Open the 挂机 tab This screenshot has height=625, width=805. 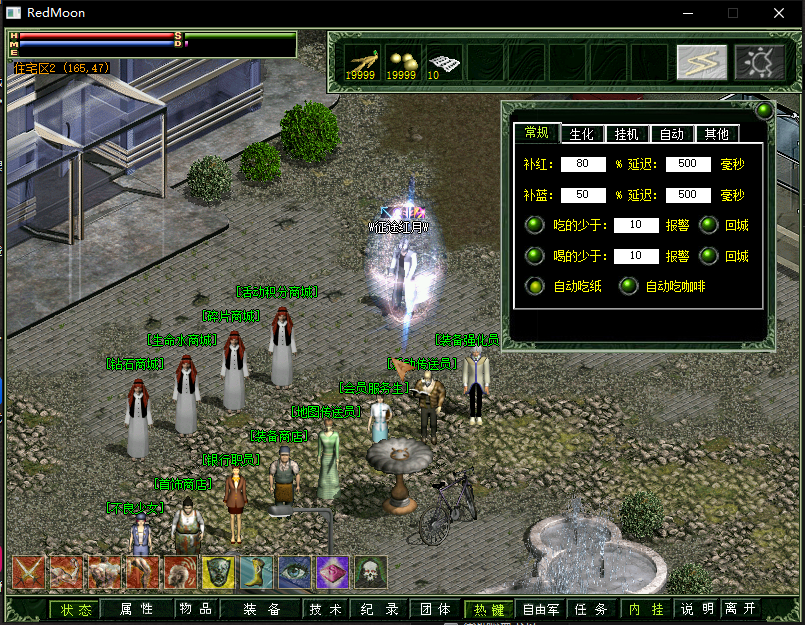click(627, 134)
